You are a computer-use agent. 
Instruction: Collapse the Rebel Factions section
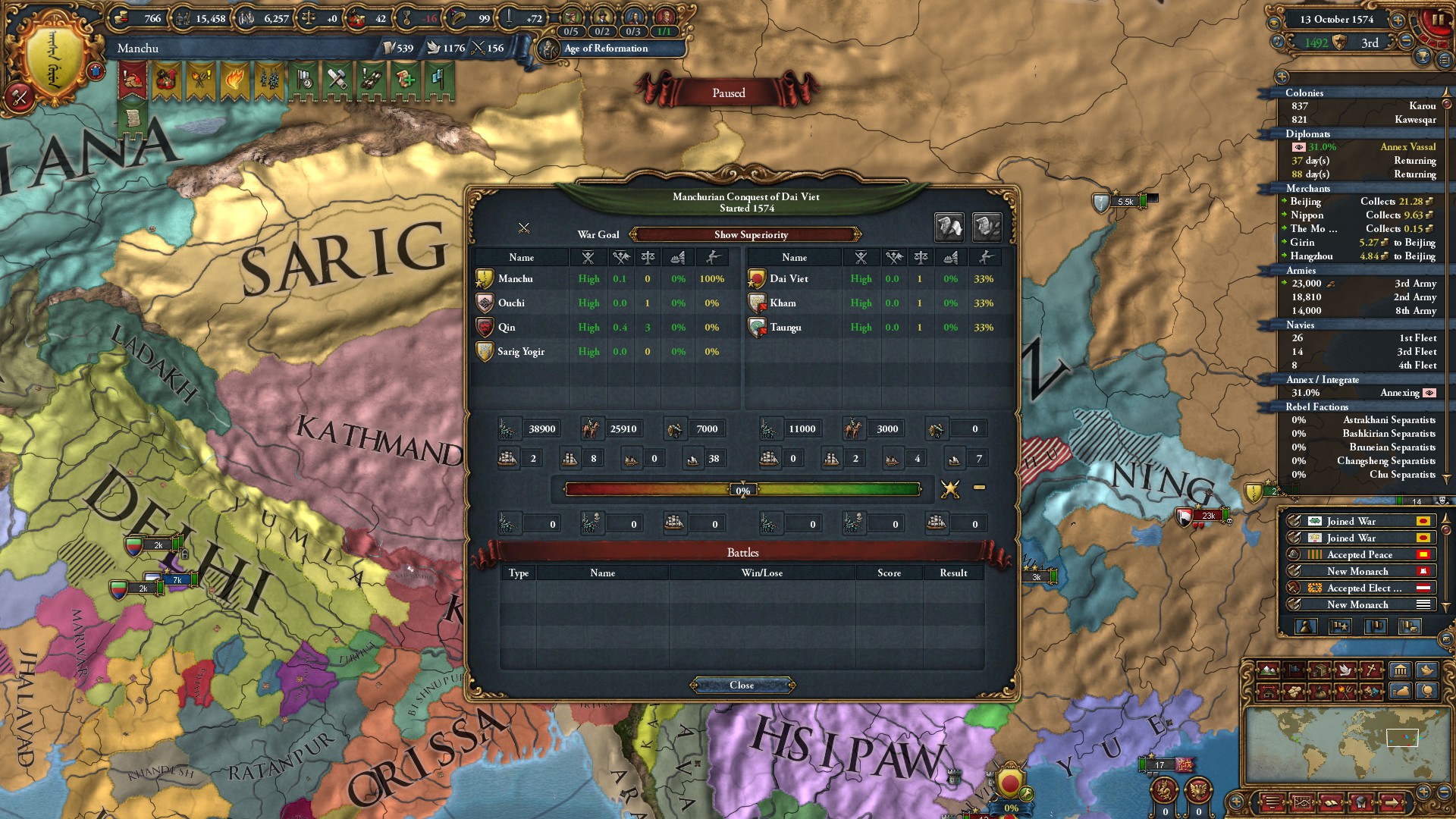pos(1317,407)
